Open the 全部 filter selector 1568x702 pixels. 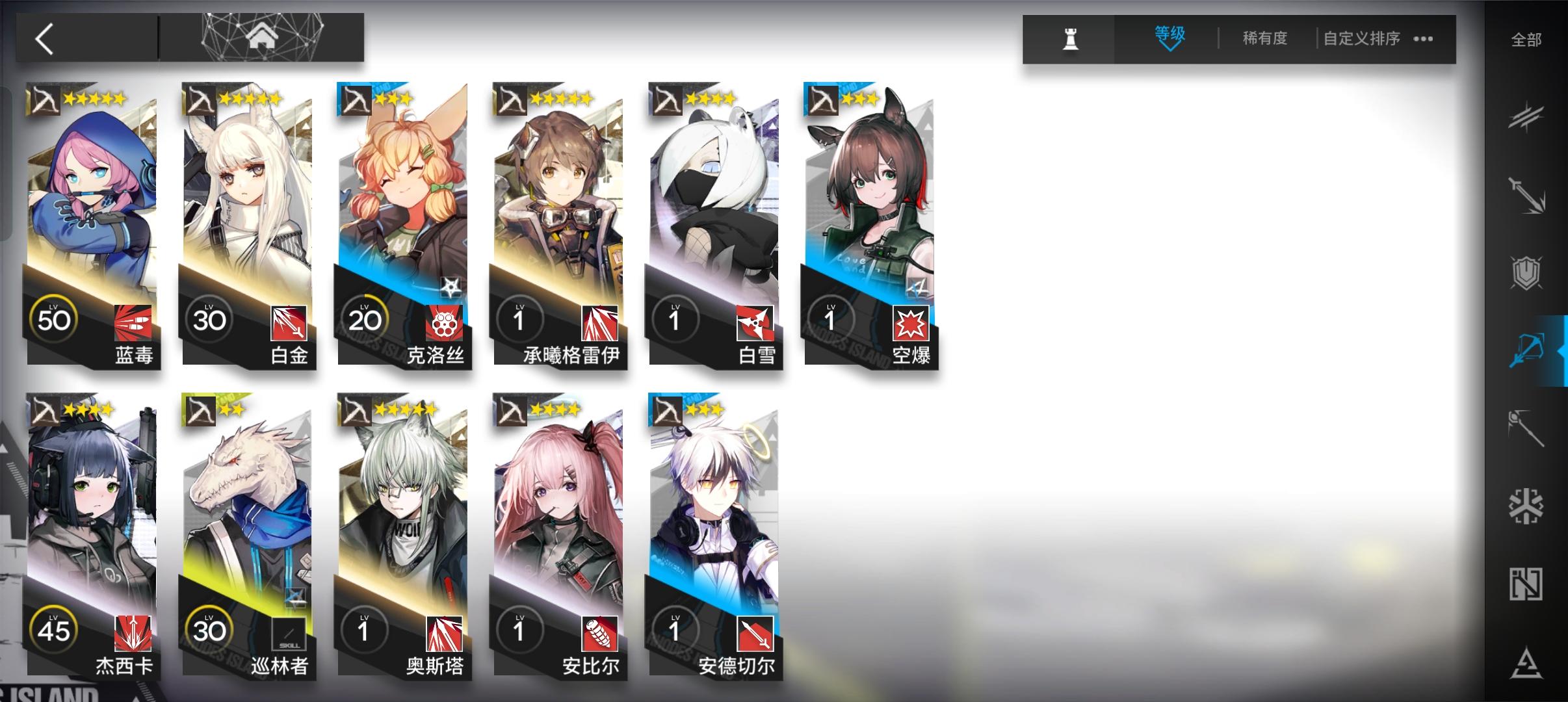pyautogui.click(x=1527, y=39)
